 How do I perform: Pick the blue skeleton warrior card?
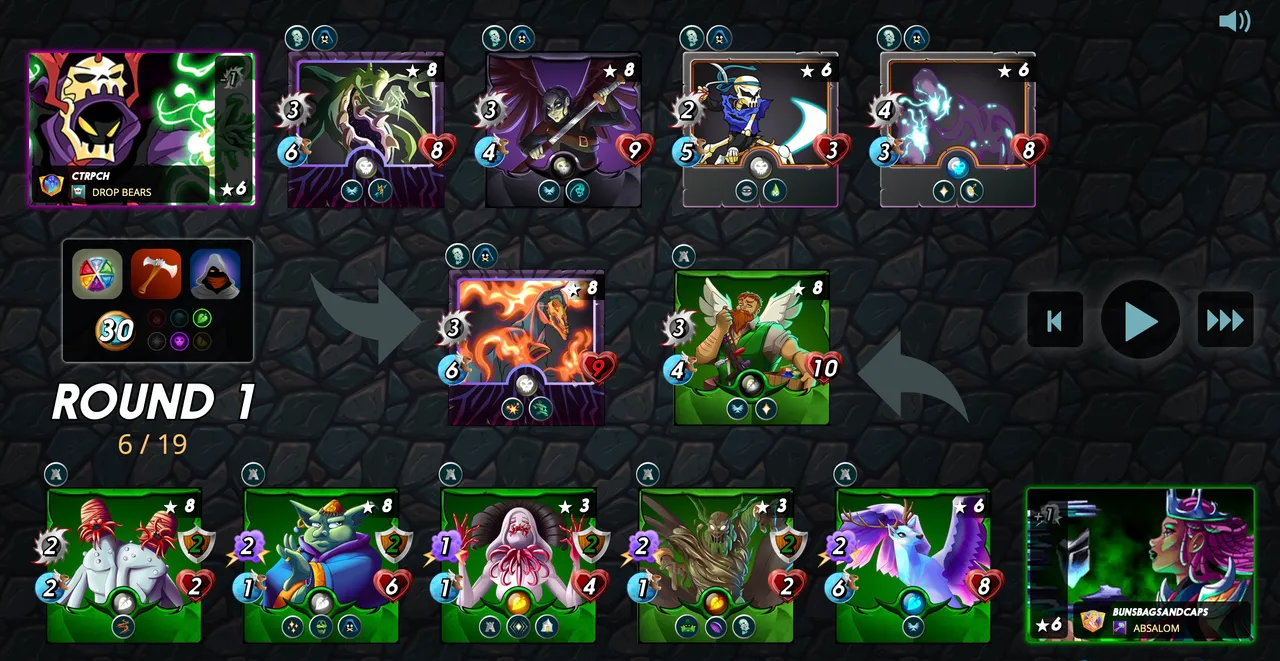(760, 130)
